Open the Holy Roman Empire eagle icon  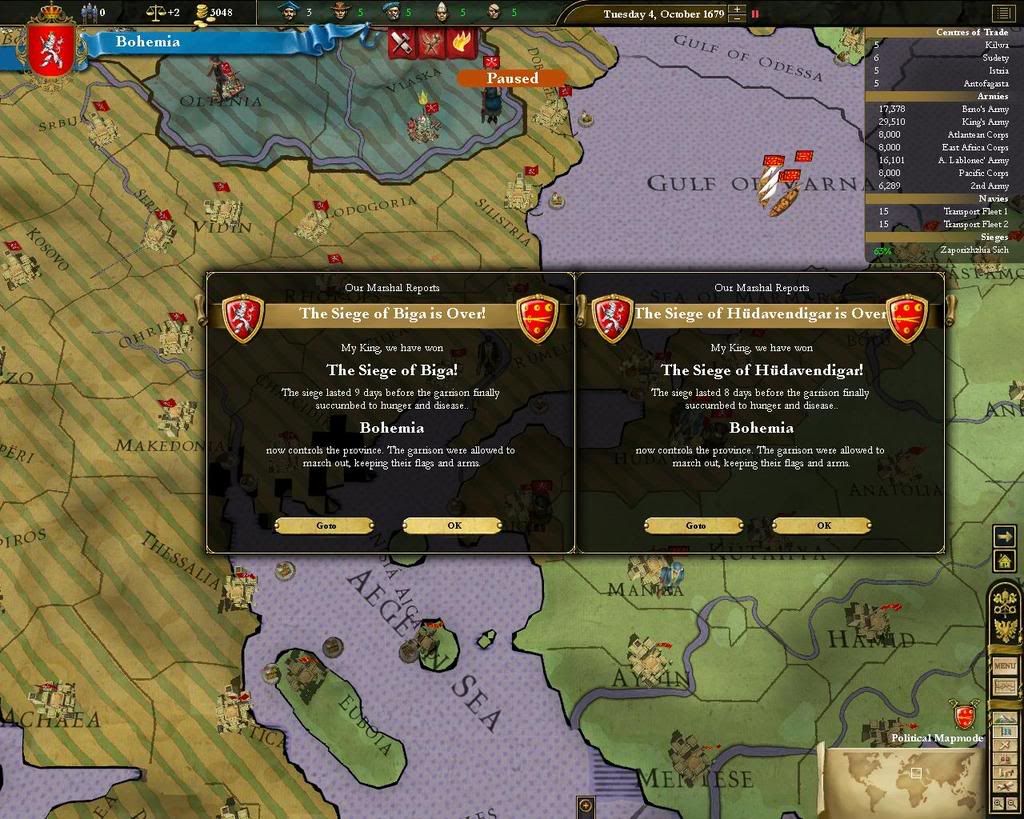coord(1004,629)
